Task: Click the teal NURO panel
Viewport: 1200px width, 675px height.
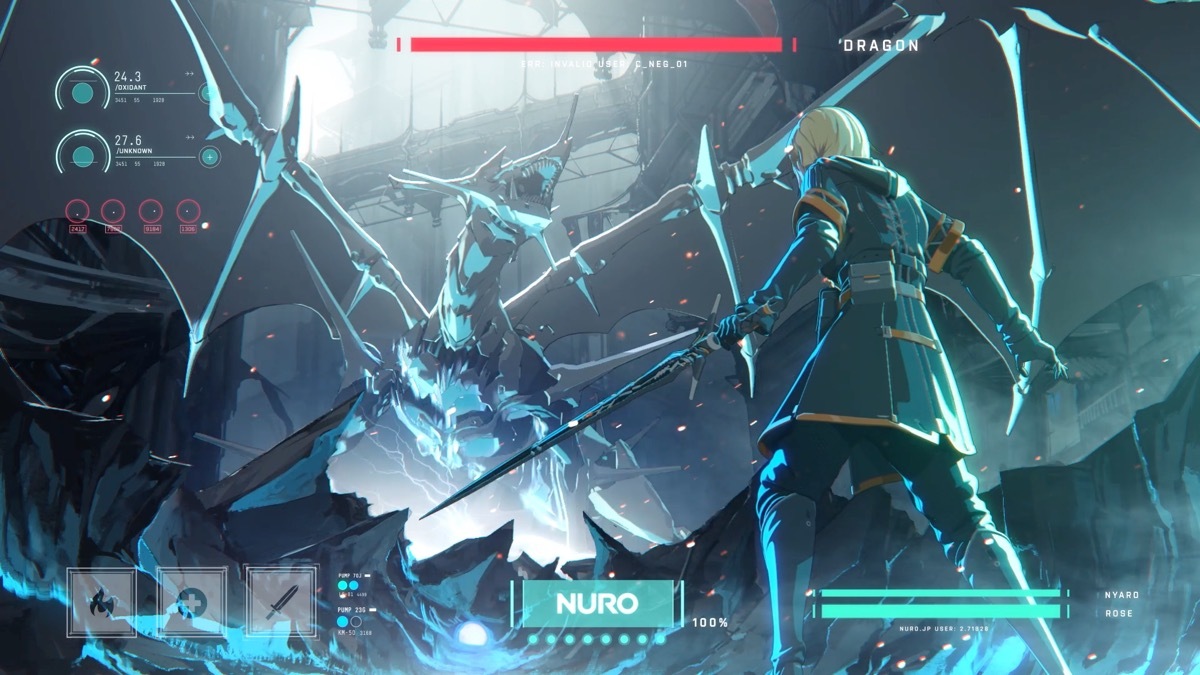Action: [597, 603]
